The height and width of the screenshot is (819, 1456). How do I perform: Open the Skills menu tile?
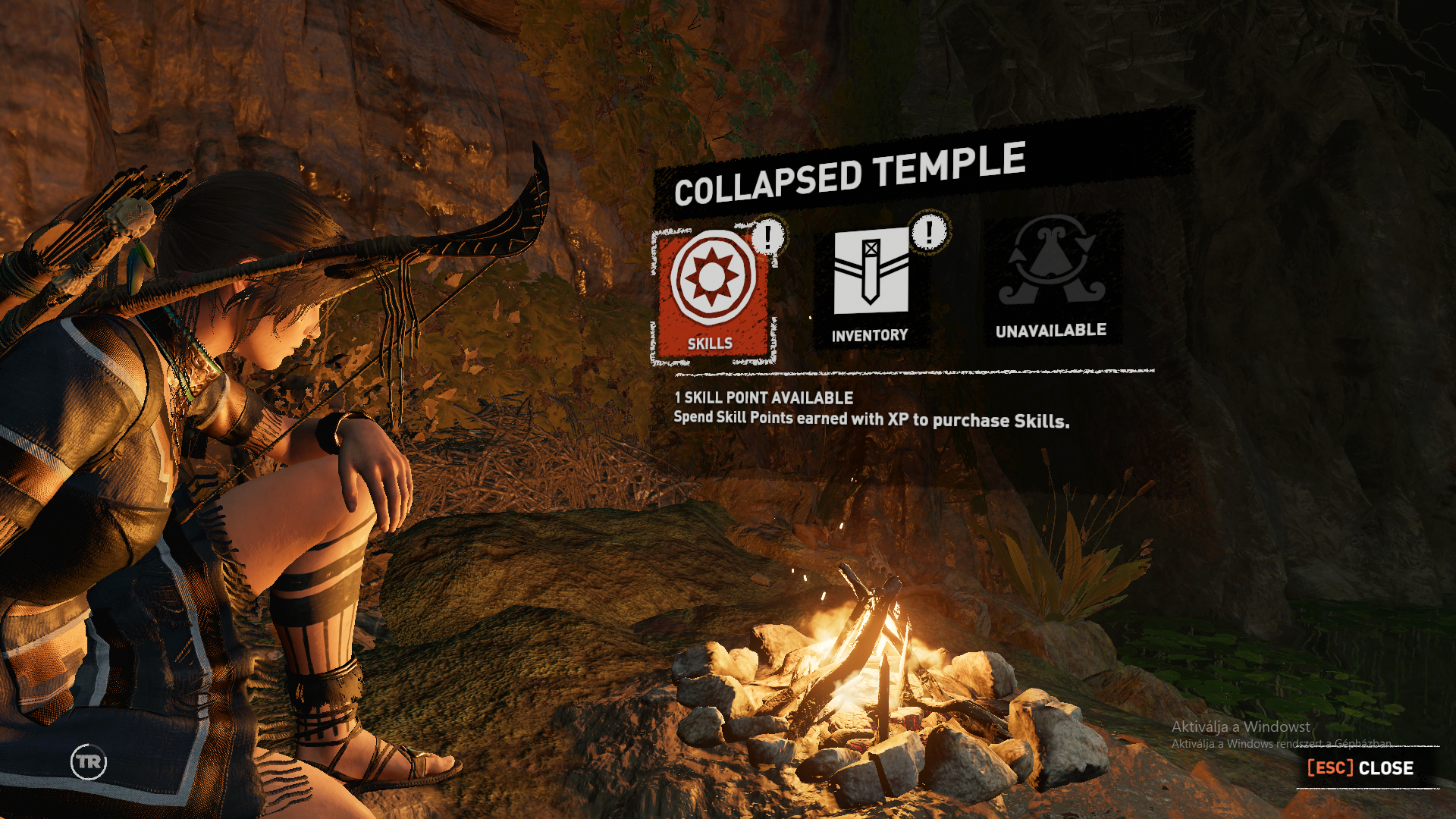(x=712, y=294)
